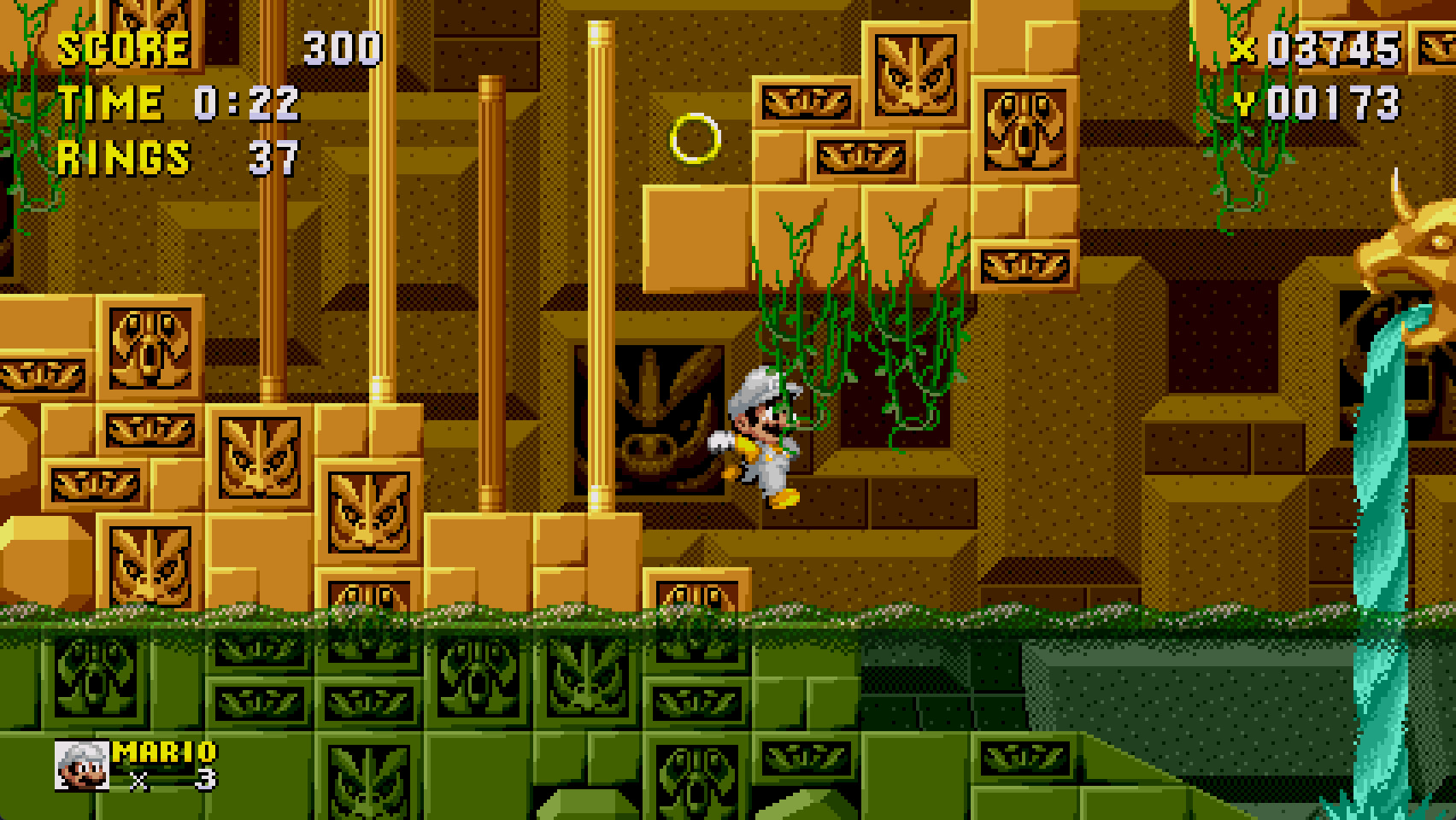Viewport: 1456px width, 820px height.
Task: Toggle the RINGS counter display
Action: pos(123,156)
